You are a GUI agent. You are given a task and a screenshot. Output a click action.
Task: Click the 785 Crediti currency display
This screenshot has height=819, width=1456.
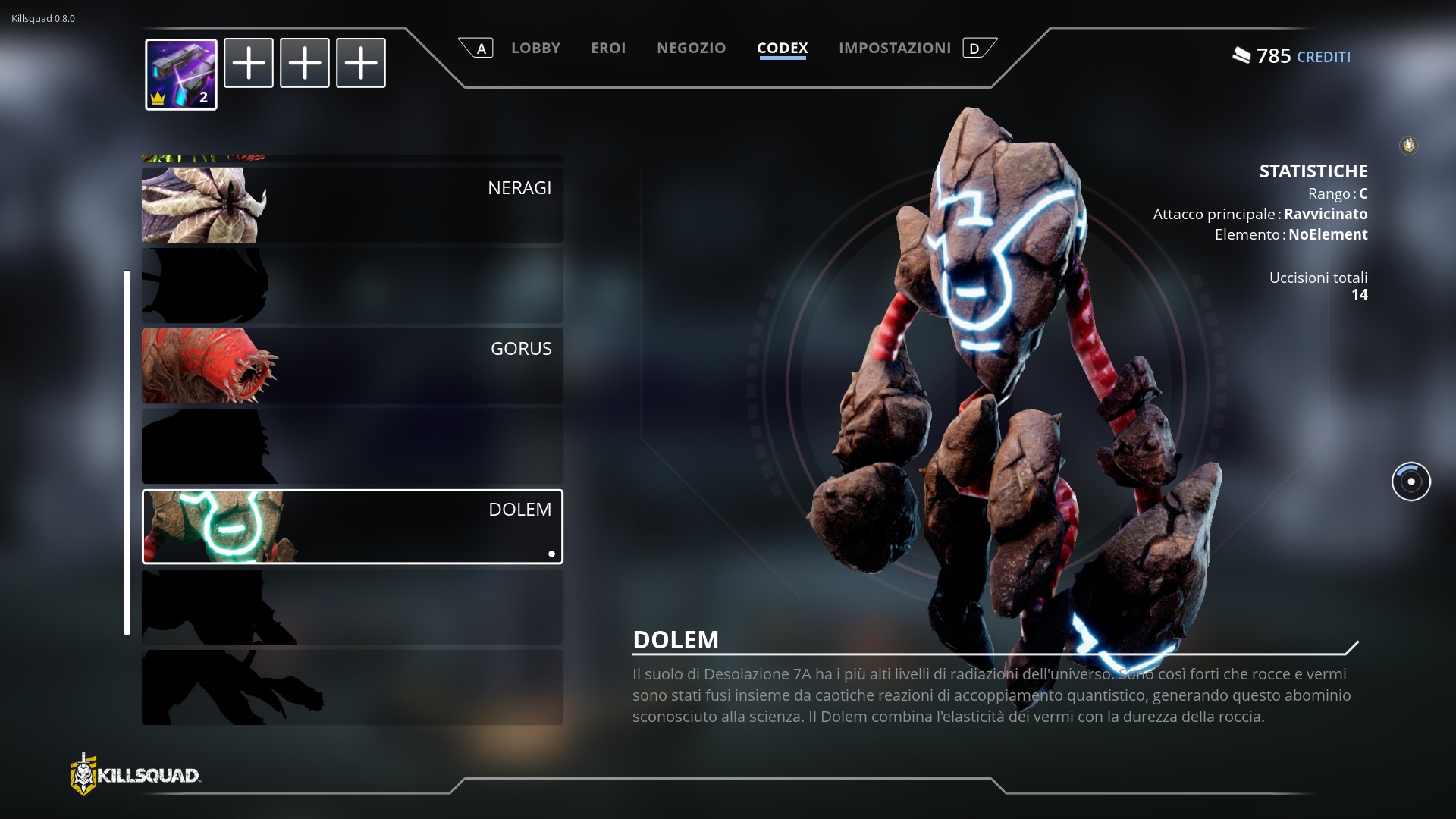[1291, 56]
